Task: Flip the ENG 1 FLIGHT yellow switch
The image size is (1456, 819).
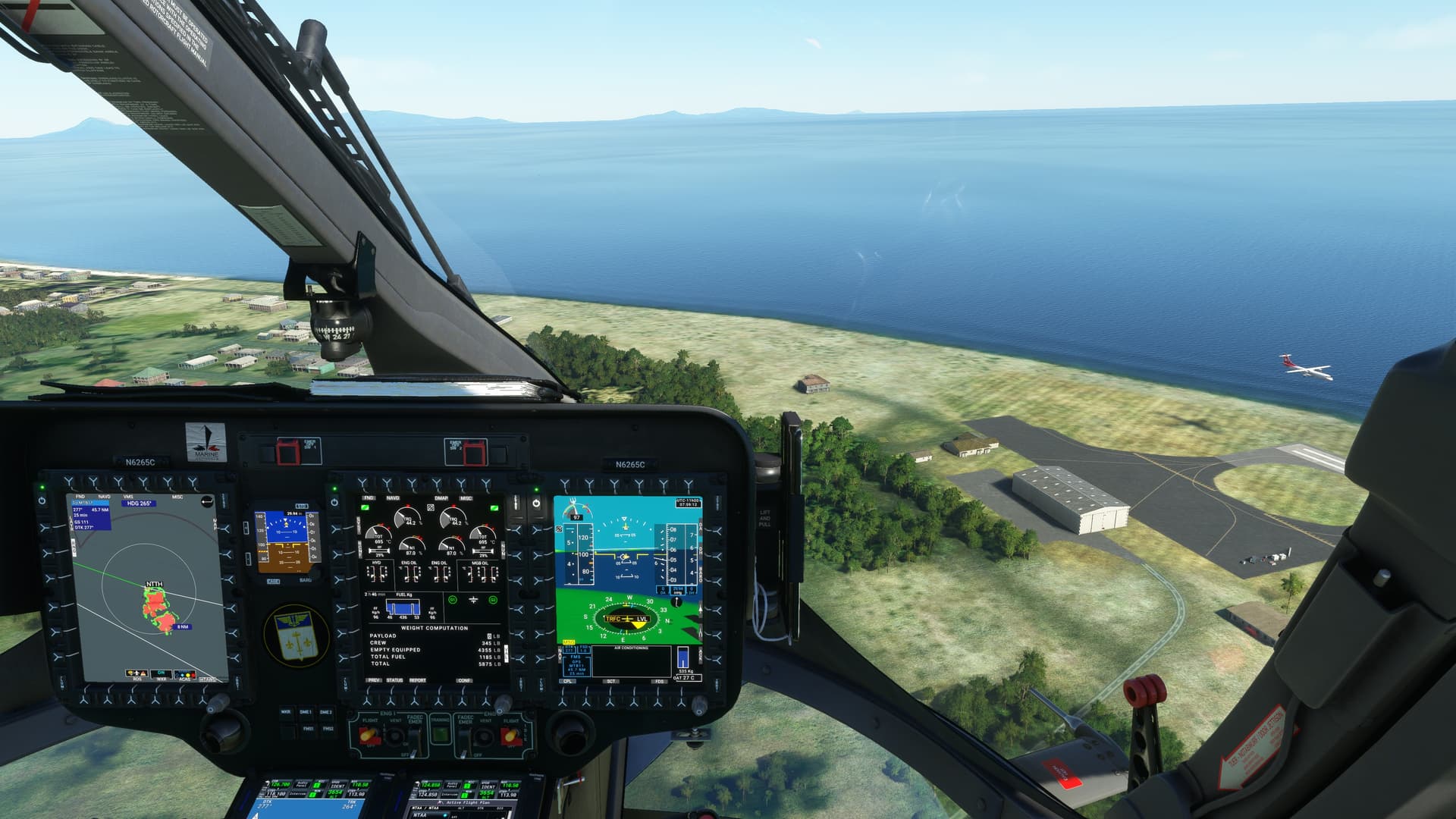Action: [x=369, y=734]
